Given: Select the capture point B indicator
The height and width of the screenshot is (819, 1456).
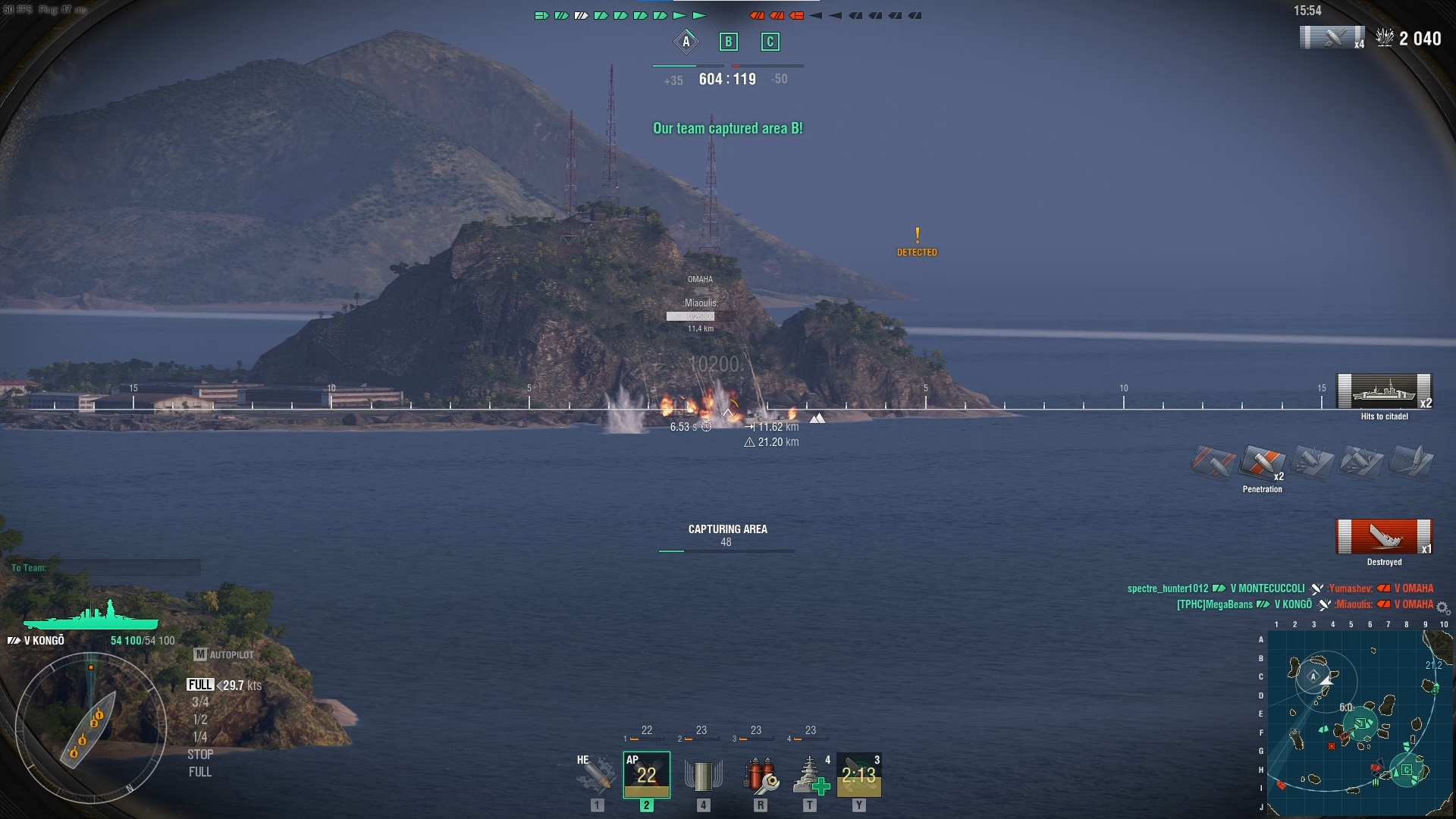Looking at the screenshot, I should (727, 42).
